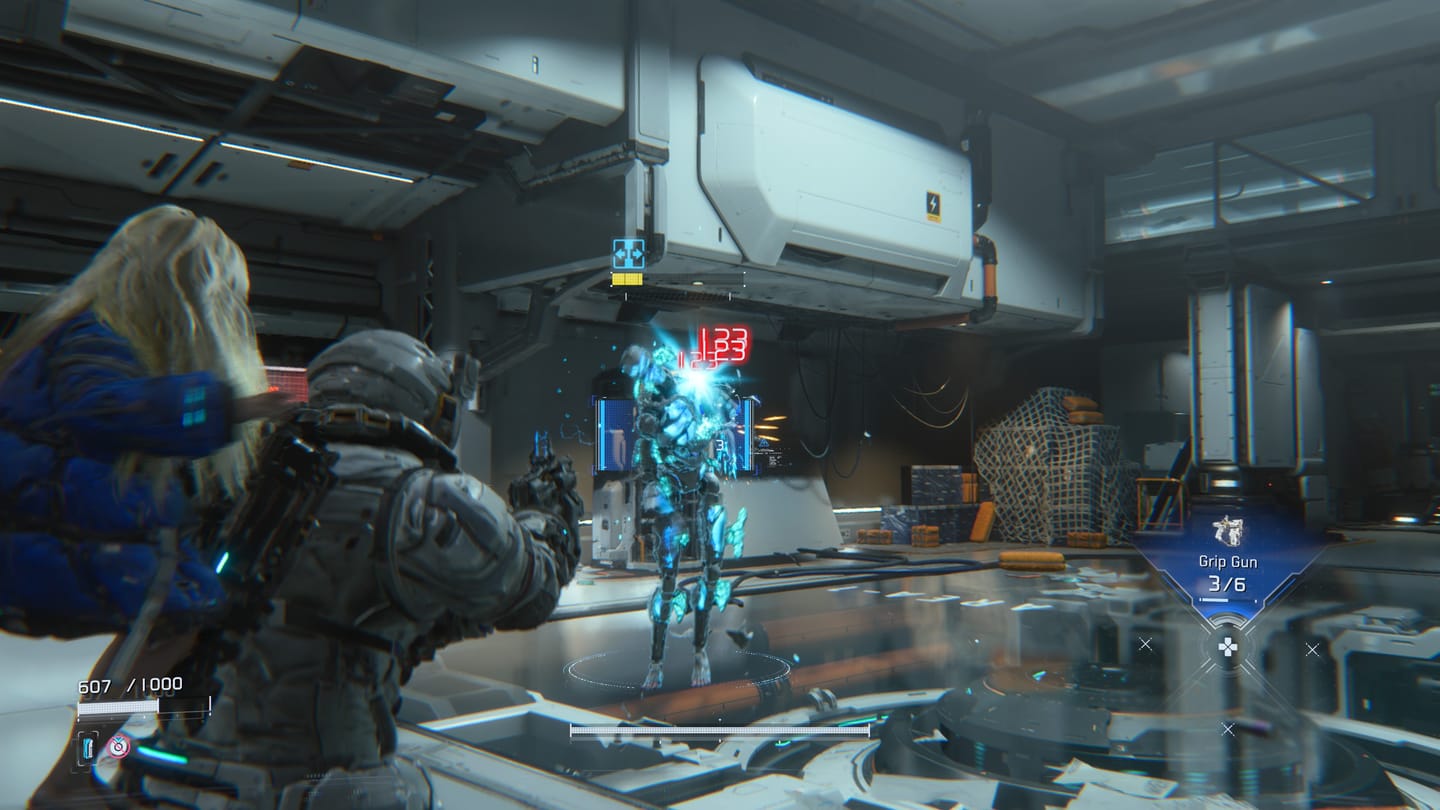This screenshot has height=810, width=1440.
Task: Click the blue two-arrow icon above the enemy
Action: pyautogui.click(x=628, y=254)
